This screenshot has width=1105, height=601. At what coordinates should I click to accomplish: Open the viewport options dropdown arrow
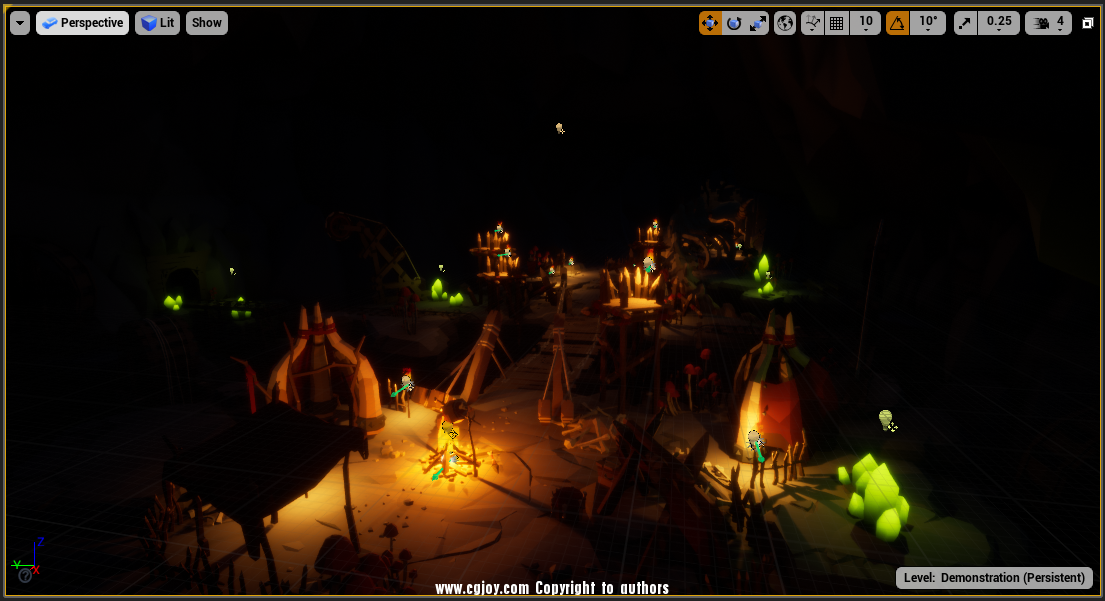[20, 23]
